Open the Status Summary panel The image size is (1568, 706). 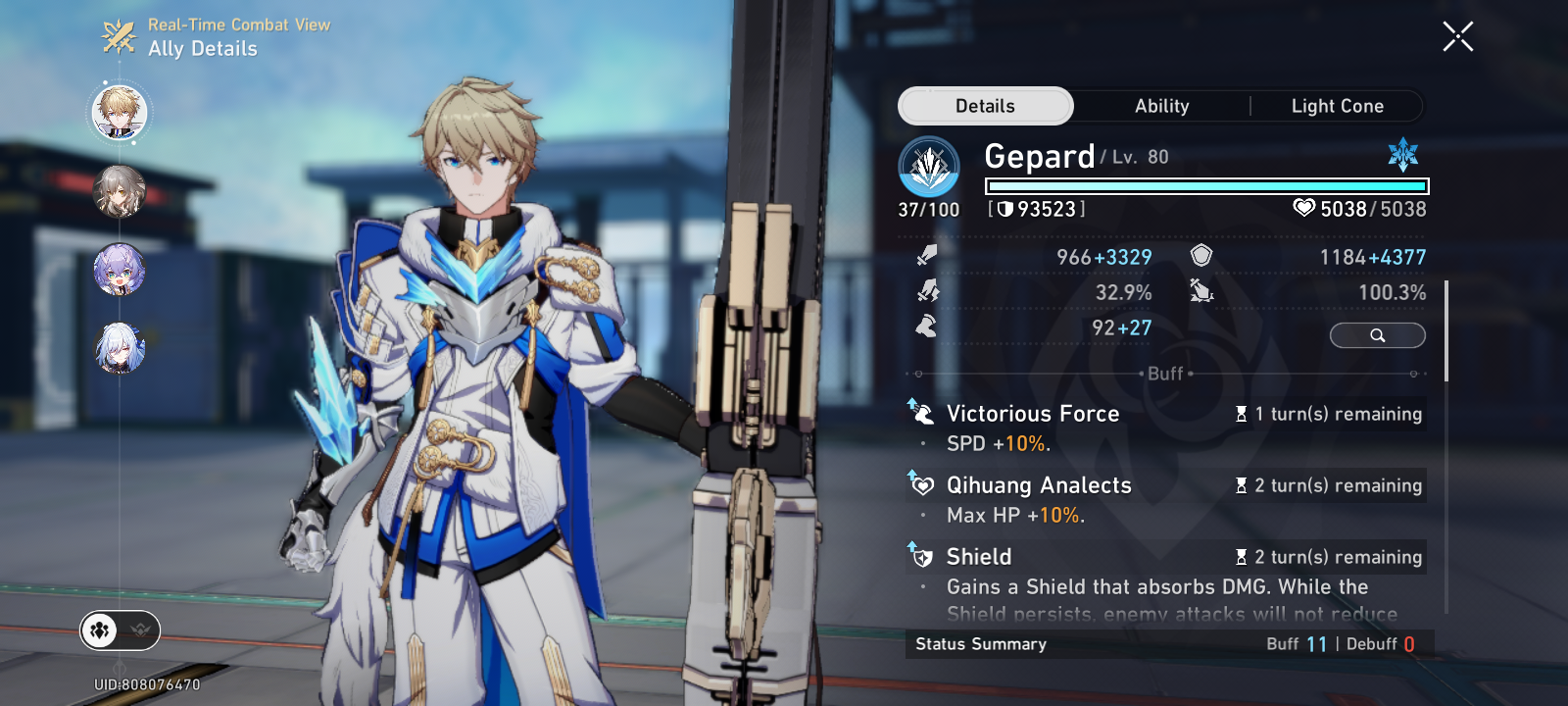[979, 644]
